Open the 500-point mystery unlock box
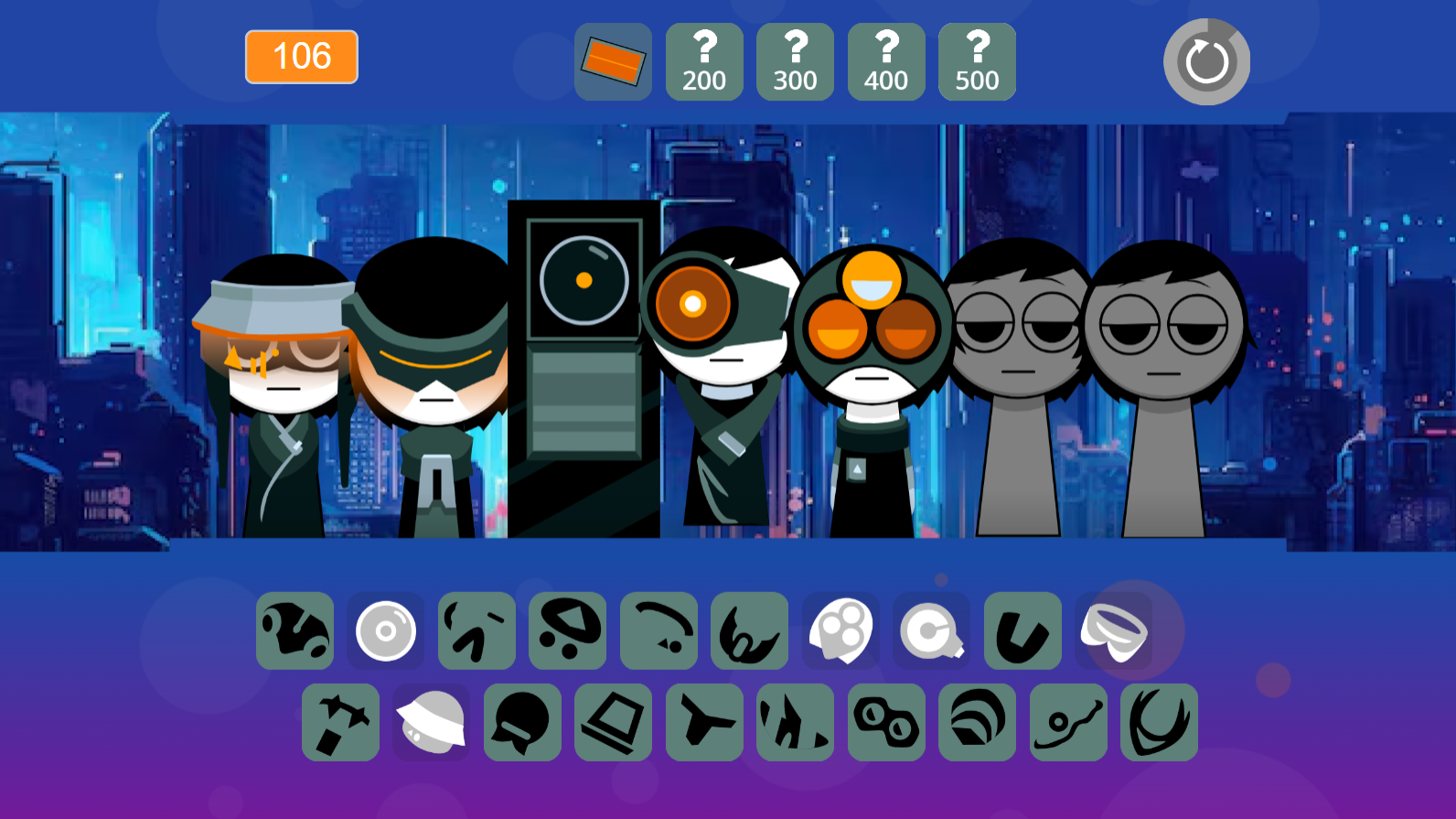 pos(977,62)
